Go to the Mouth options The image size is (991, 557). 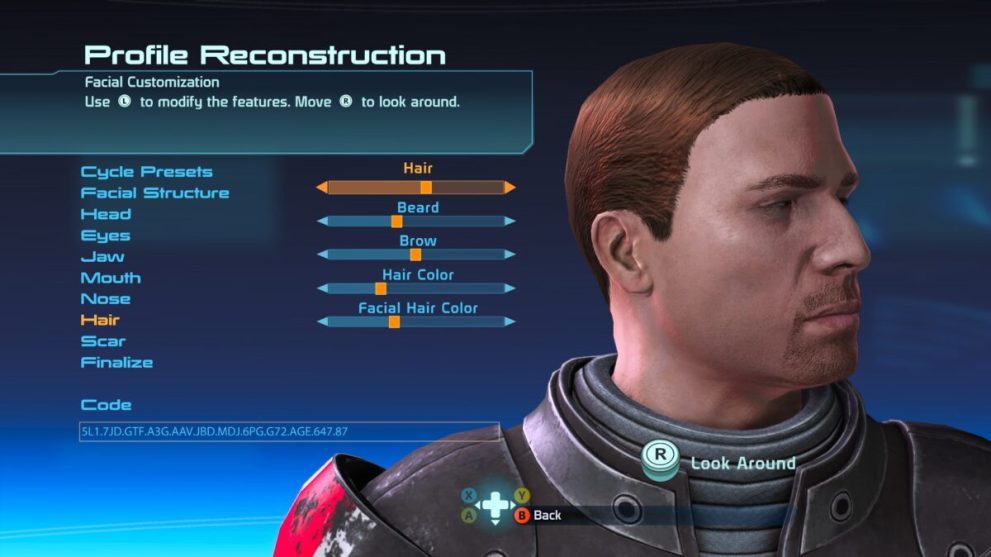[x=111, y=278]
